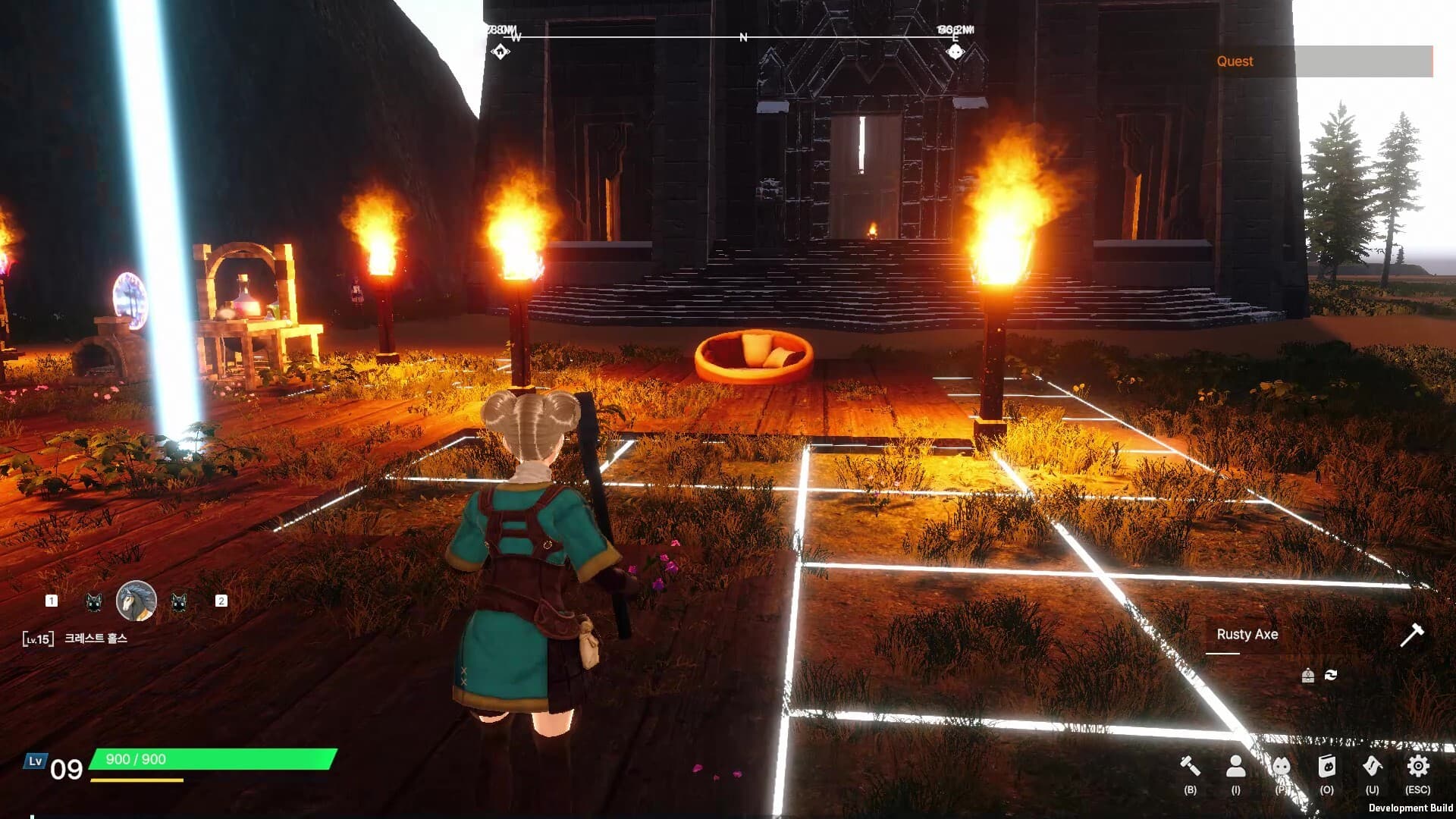Click the lantern icon below Rusty Axe
Screen dimensions: 1456x819
1308,675
